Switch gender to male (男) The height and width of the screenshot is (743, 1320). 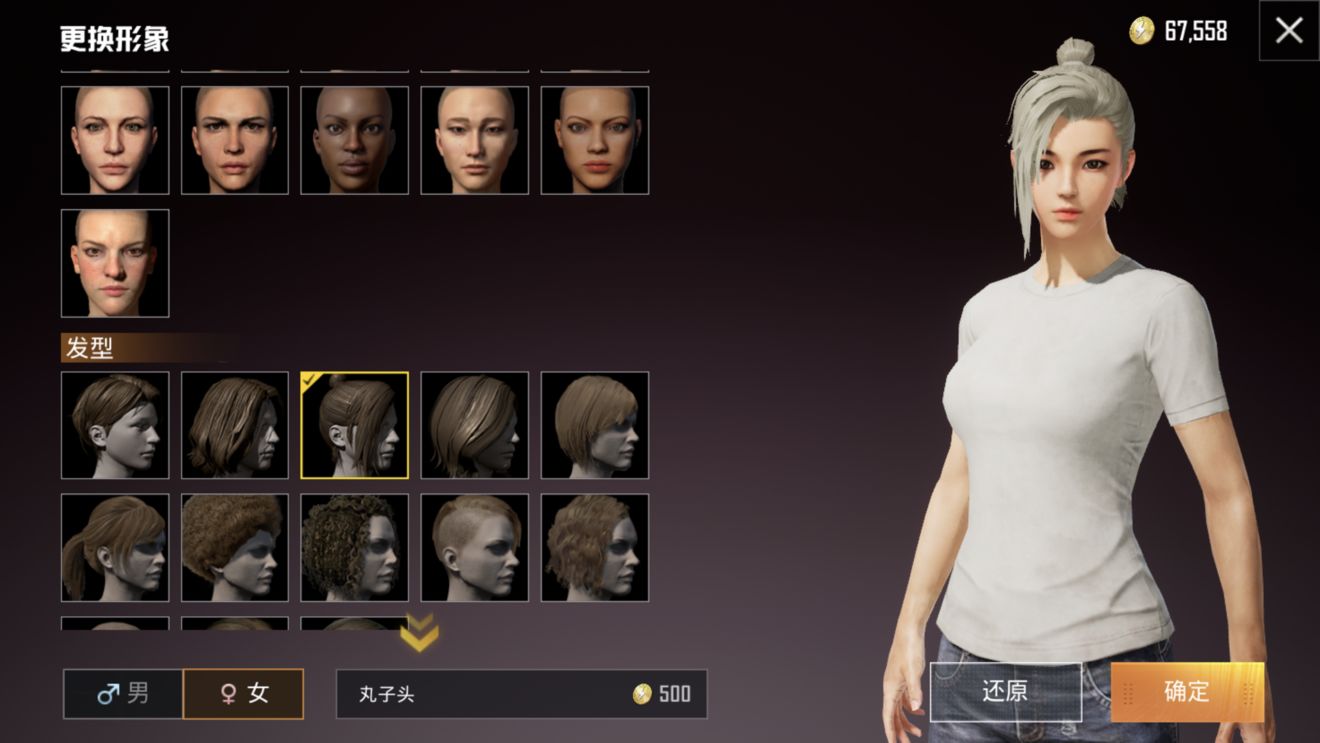click(x=123, y=693)
